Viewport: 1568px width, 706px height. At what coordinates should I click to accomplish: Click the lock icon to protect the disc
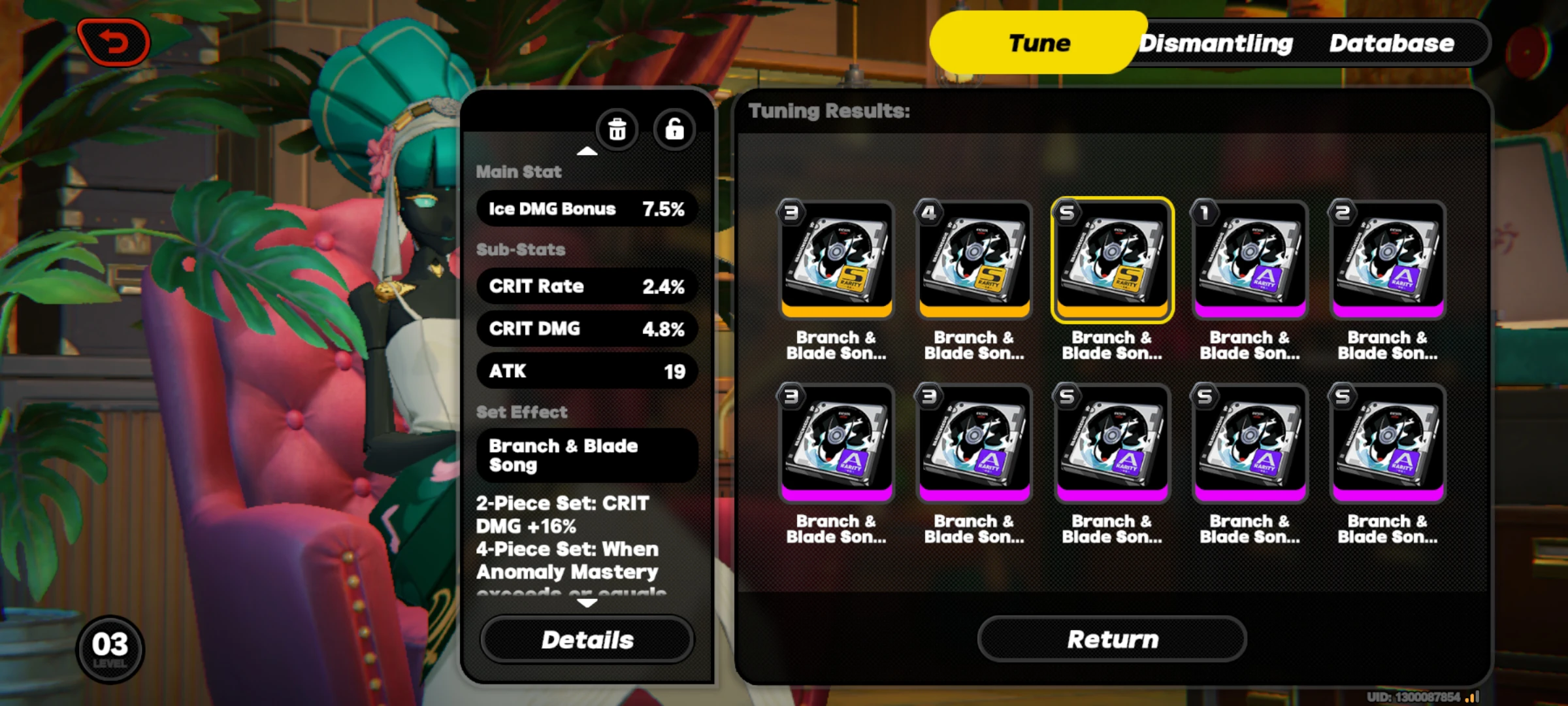click(674, 130)
